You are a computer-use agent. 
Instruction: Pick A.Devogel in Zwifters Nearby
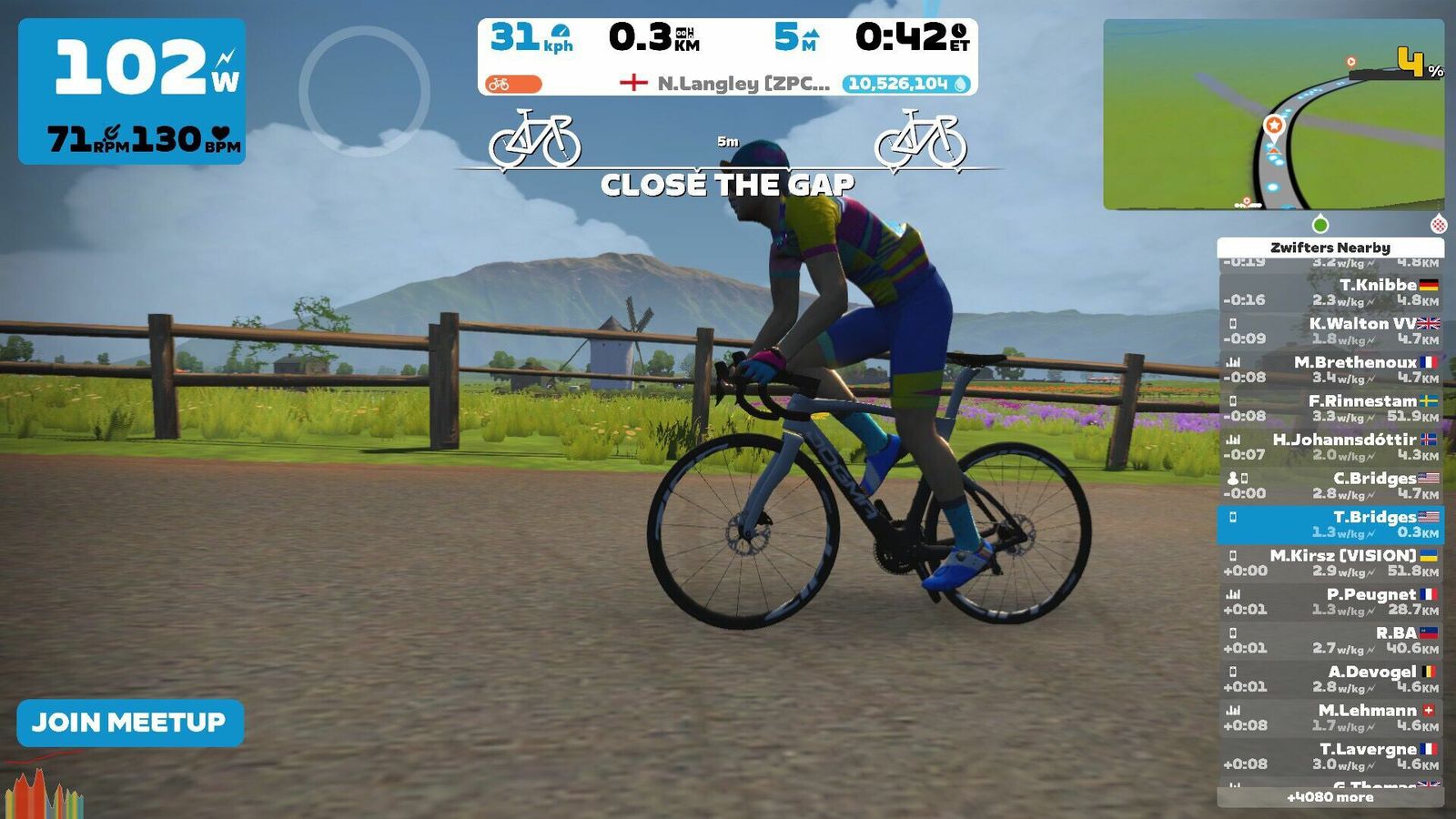[x=1330, y=679]
